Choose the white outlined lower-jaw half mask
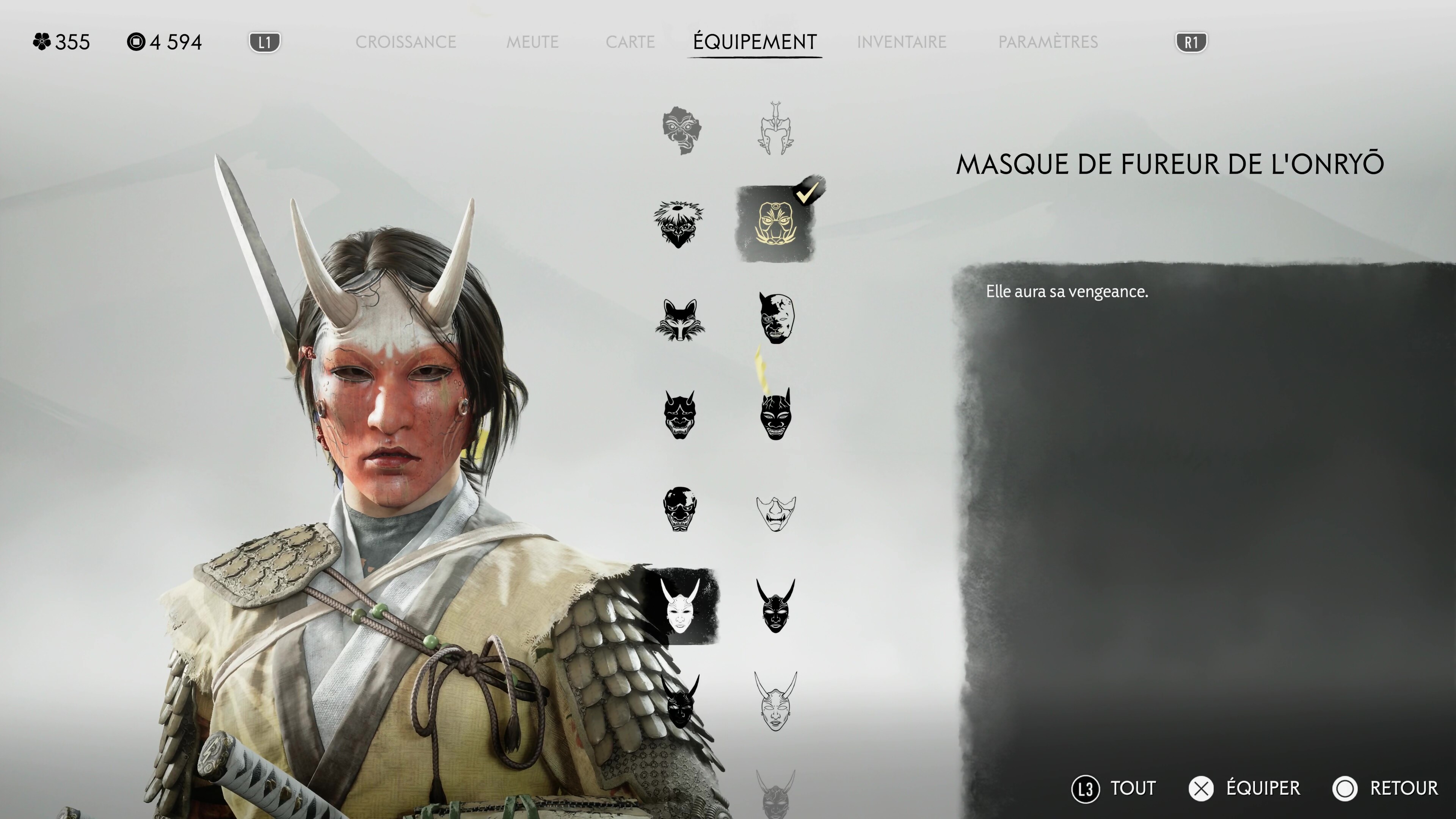1456x819 pixels. tap(775, 513)
